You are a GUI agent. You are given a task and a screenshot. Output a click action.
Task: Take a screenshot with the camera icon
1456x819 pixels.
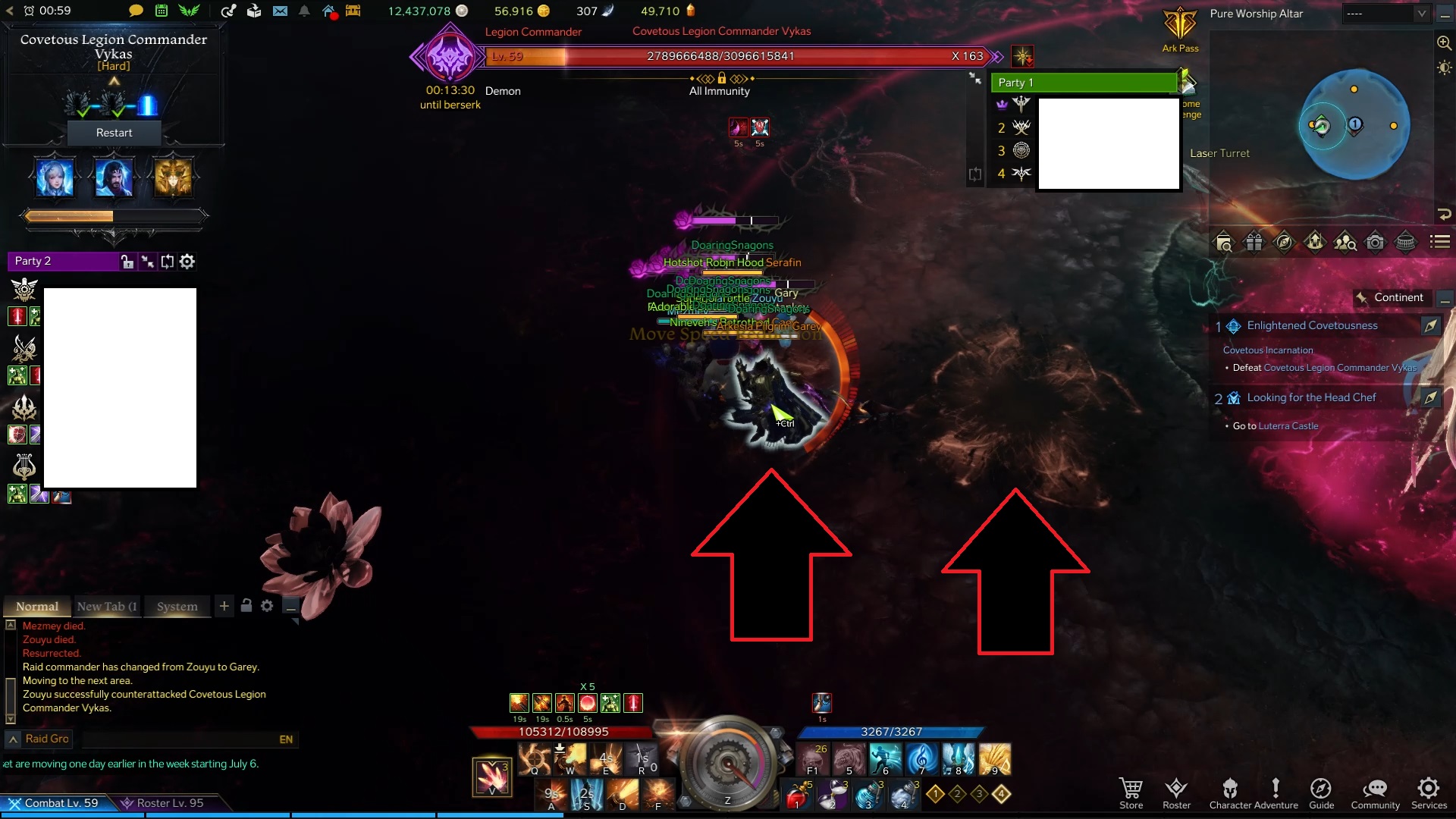coord(1376,242)
